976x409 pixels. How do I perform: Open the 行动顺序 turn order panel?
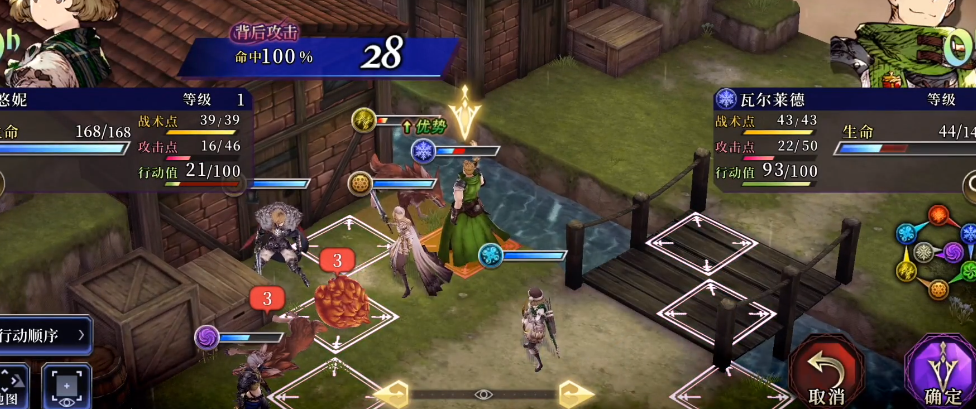(x=45, y=335)
